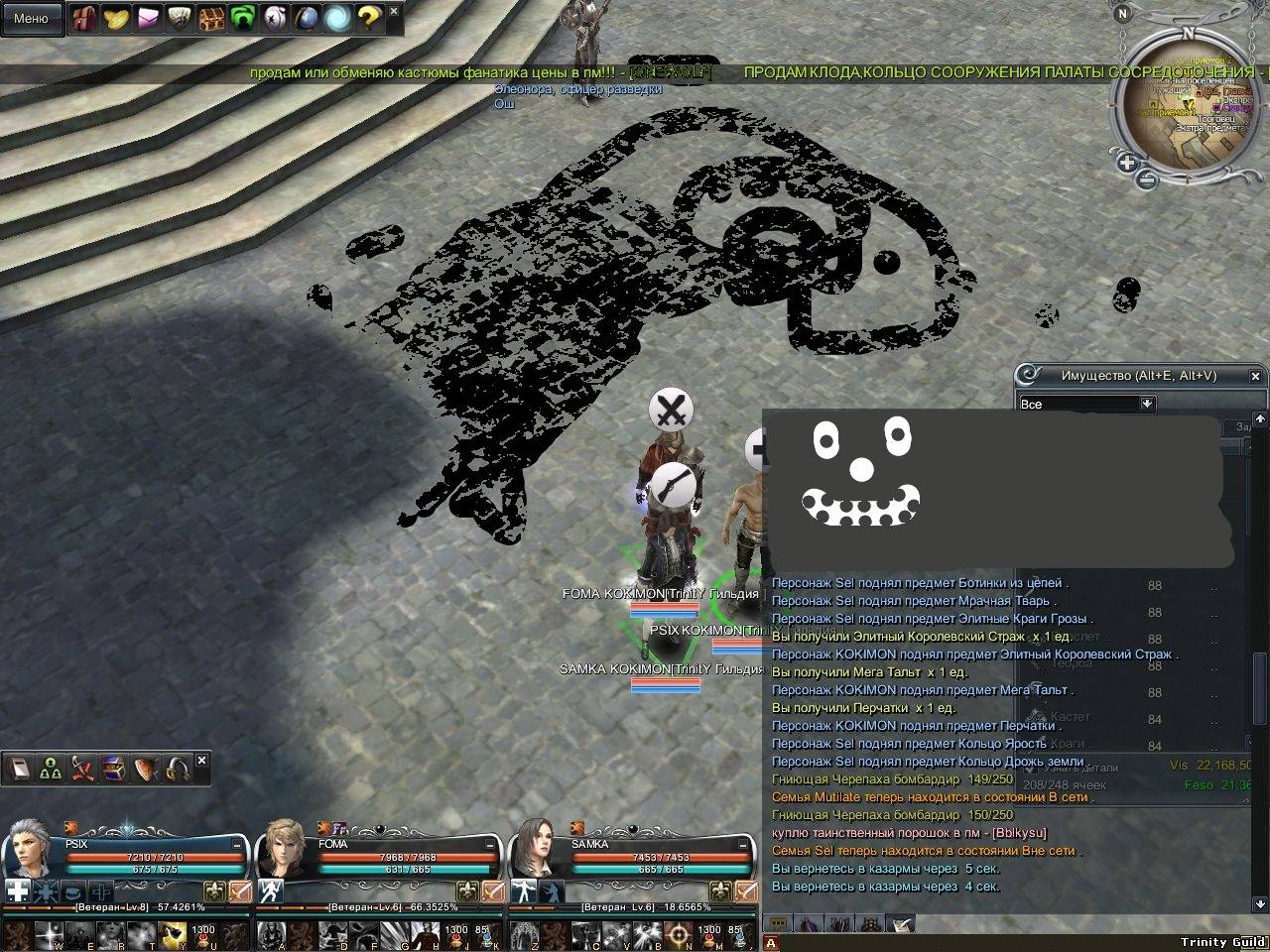Zoom out the minimap with minus button

(x=1146, y=179)
